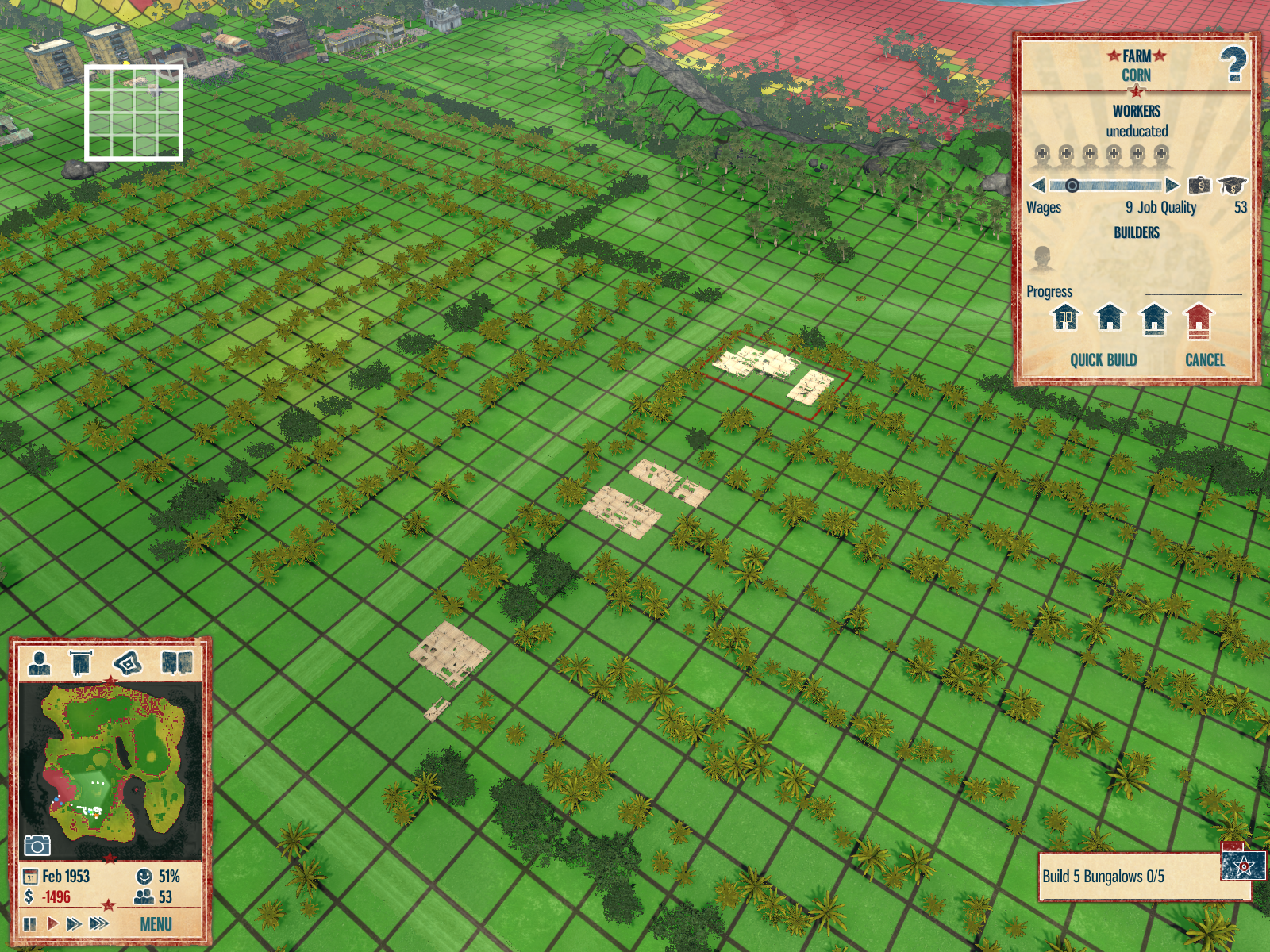
Task: Decrease wages with the left arrow
Action: (1037, 186)
